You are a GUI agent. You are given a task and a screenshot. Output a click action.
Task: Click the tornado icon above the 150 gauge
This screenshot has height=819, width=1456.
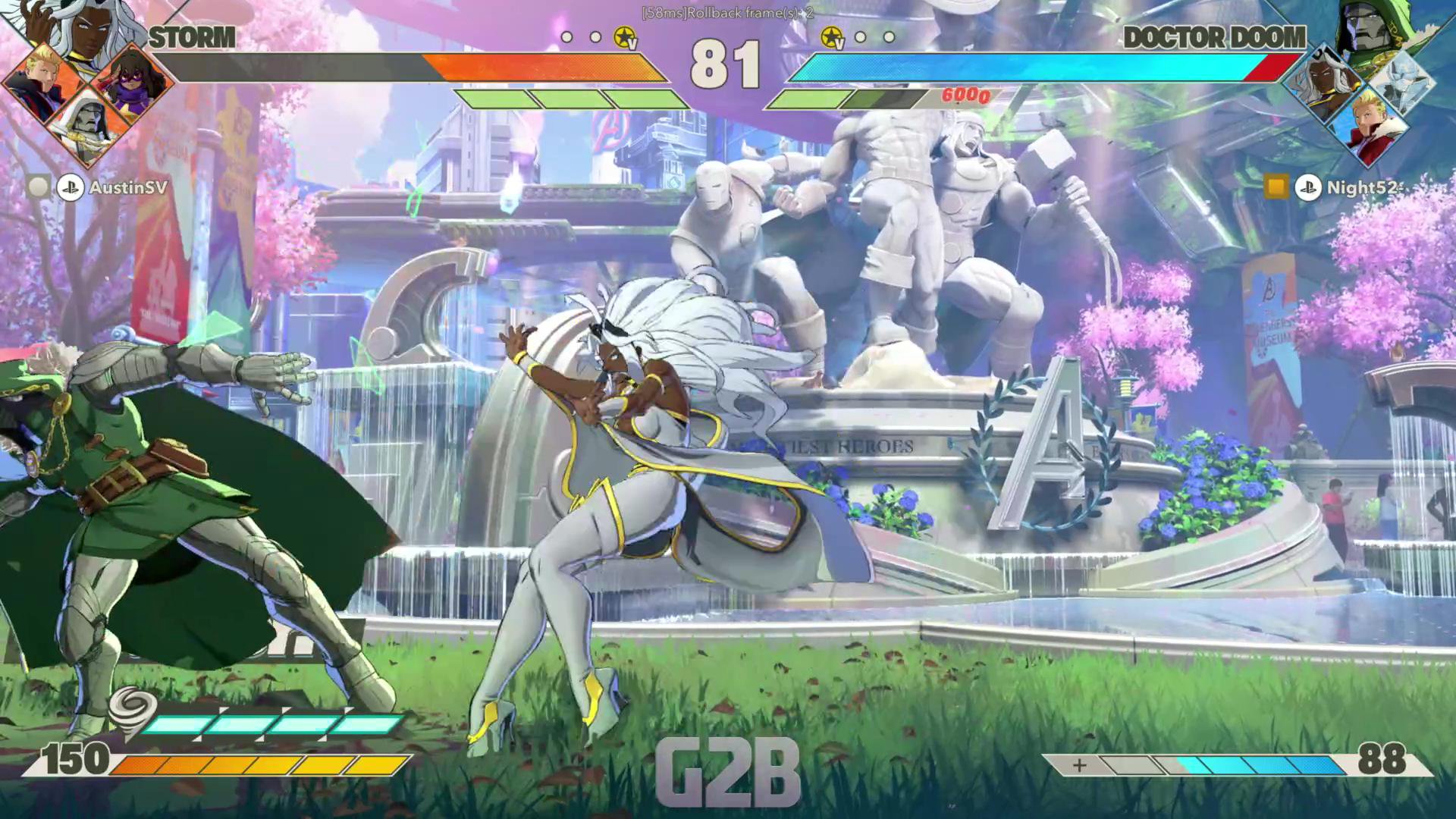[x=130, y=713]
